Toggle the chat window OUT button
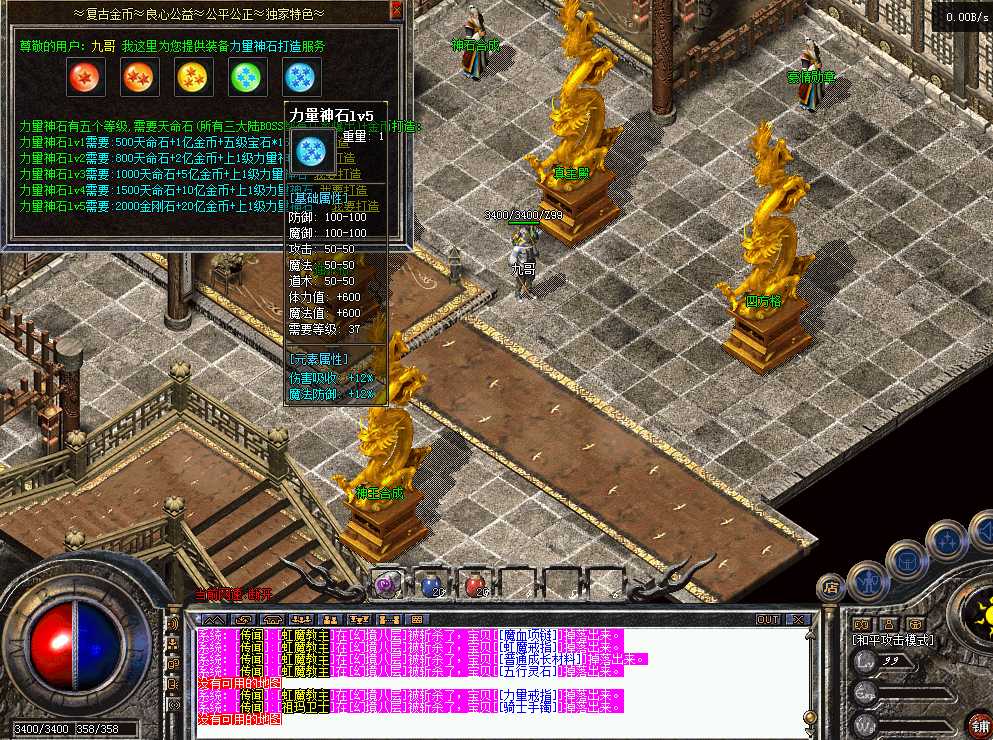993x740 pixels. tap(767, 620)
